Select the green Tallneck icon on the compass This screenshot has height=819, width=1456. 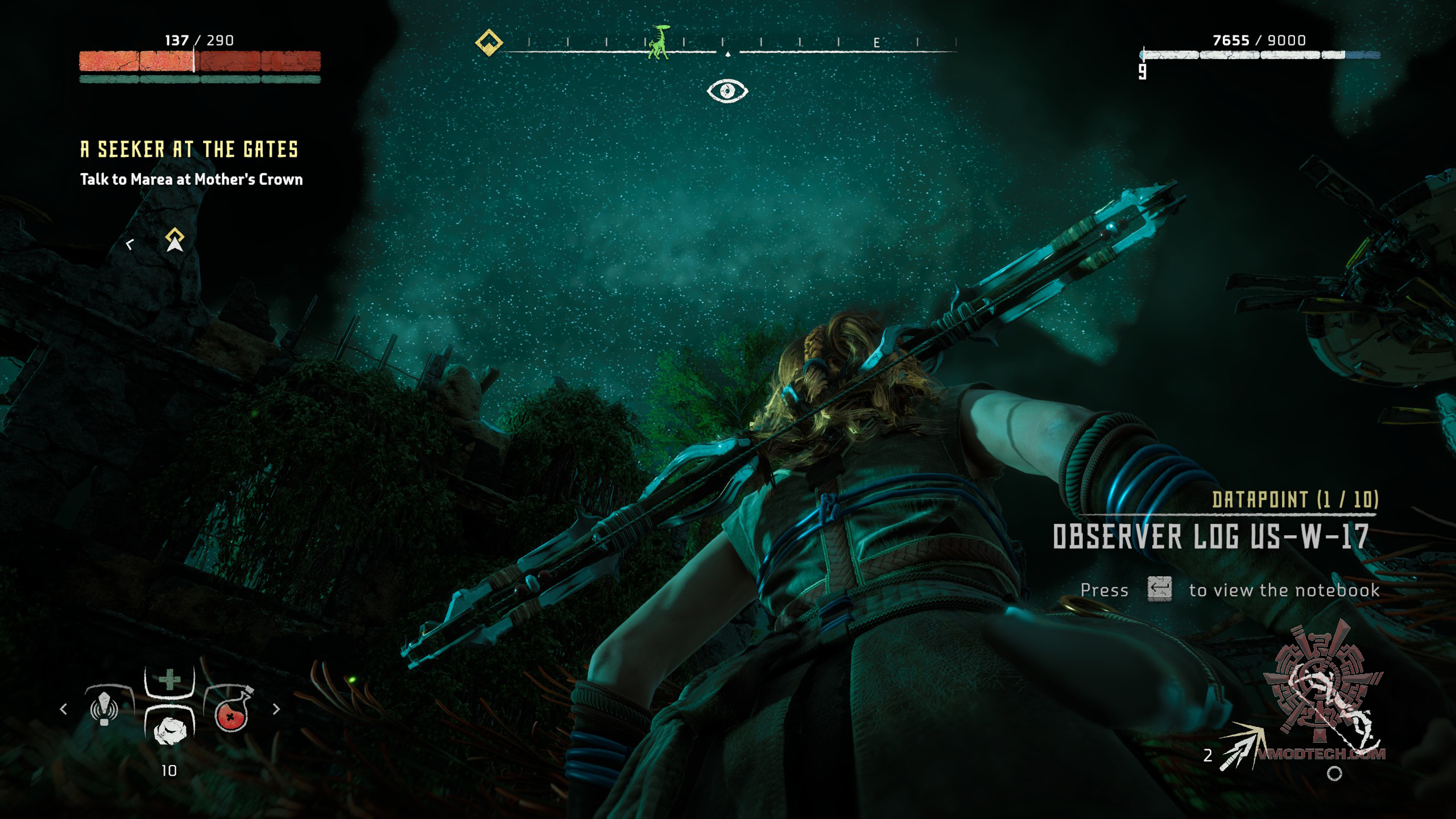660,42
